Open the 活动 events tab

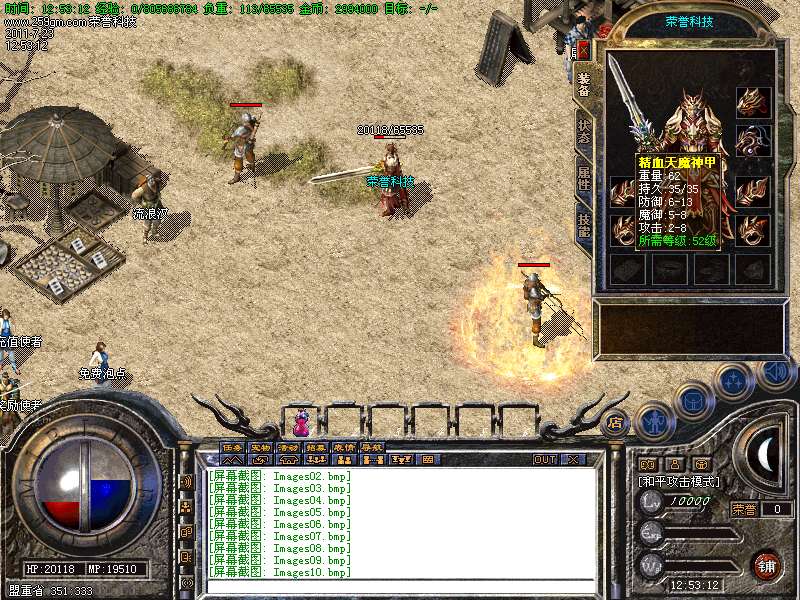tap(288, 447)
